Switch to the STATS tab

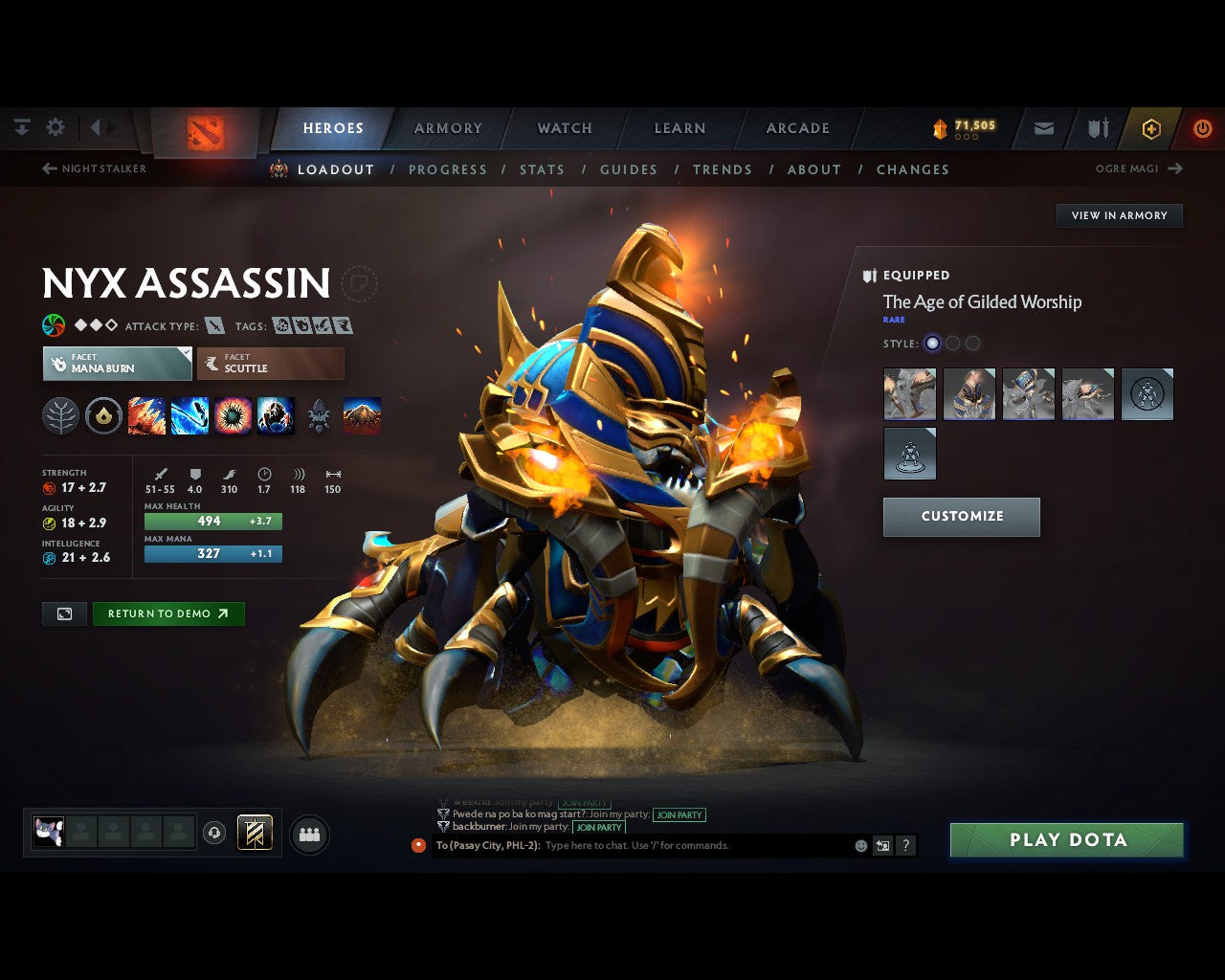pyautogui.click(x=542, y=169)
